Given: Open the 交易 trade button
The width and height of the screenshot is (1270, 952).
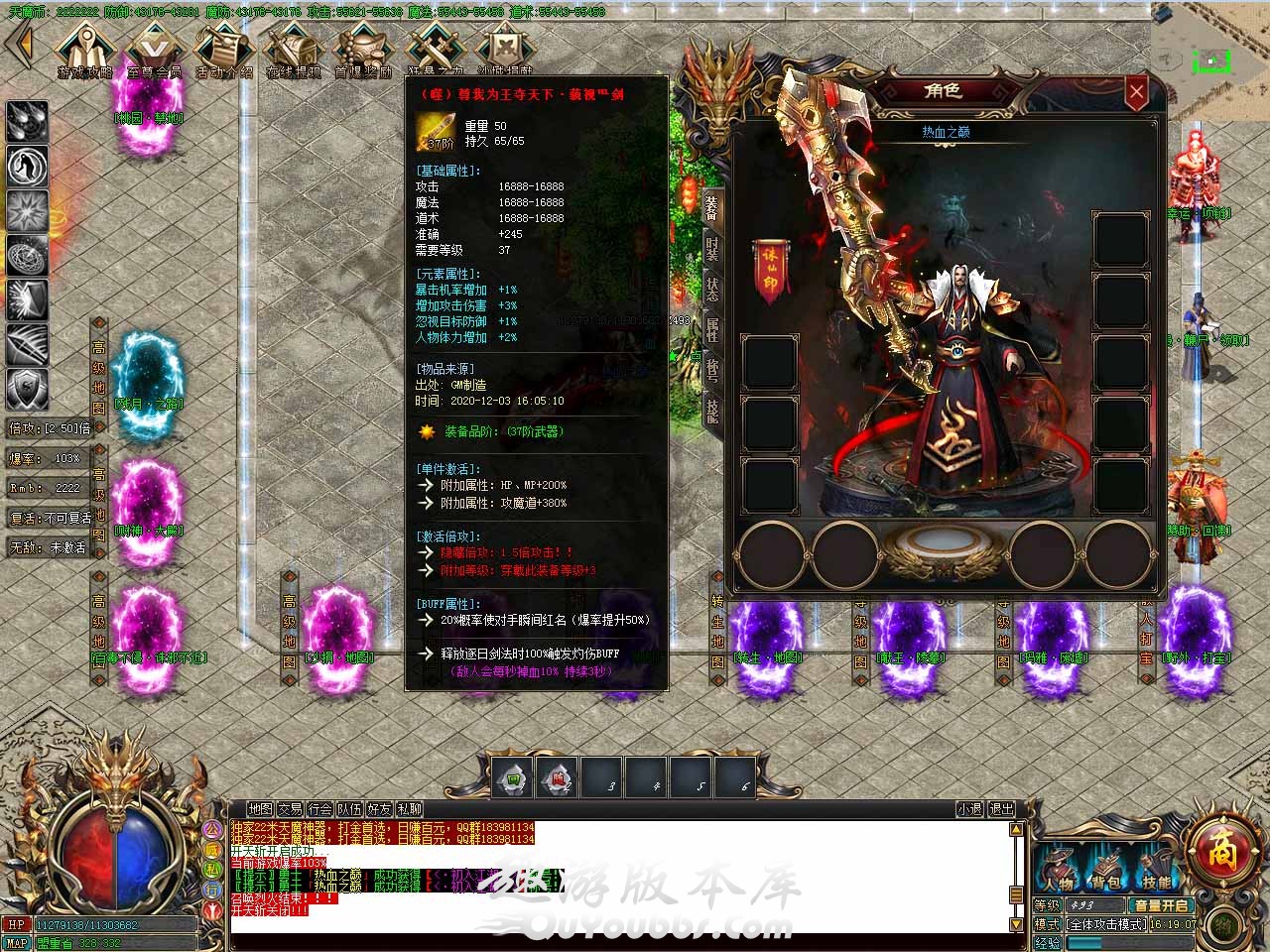Looking at the screenshot, I should click(290, 809).
